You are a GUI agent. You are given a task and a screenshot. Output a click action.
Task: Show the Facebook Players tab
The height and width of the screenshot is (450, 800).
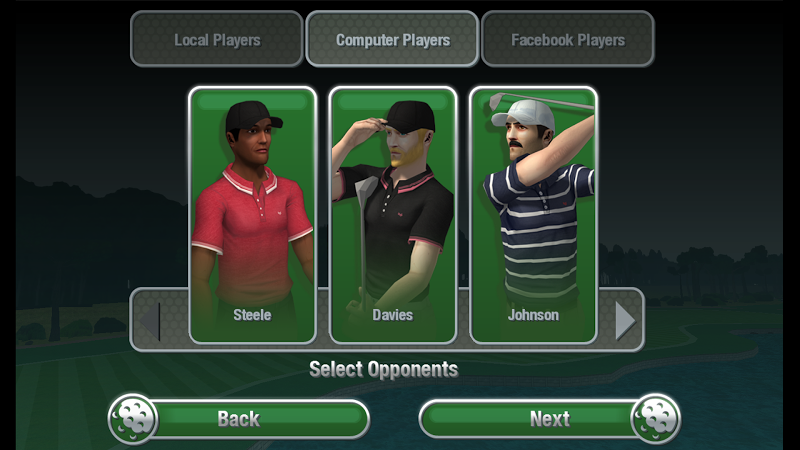[x=567, y=40]
